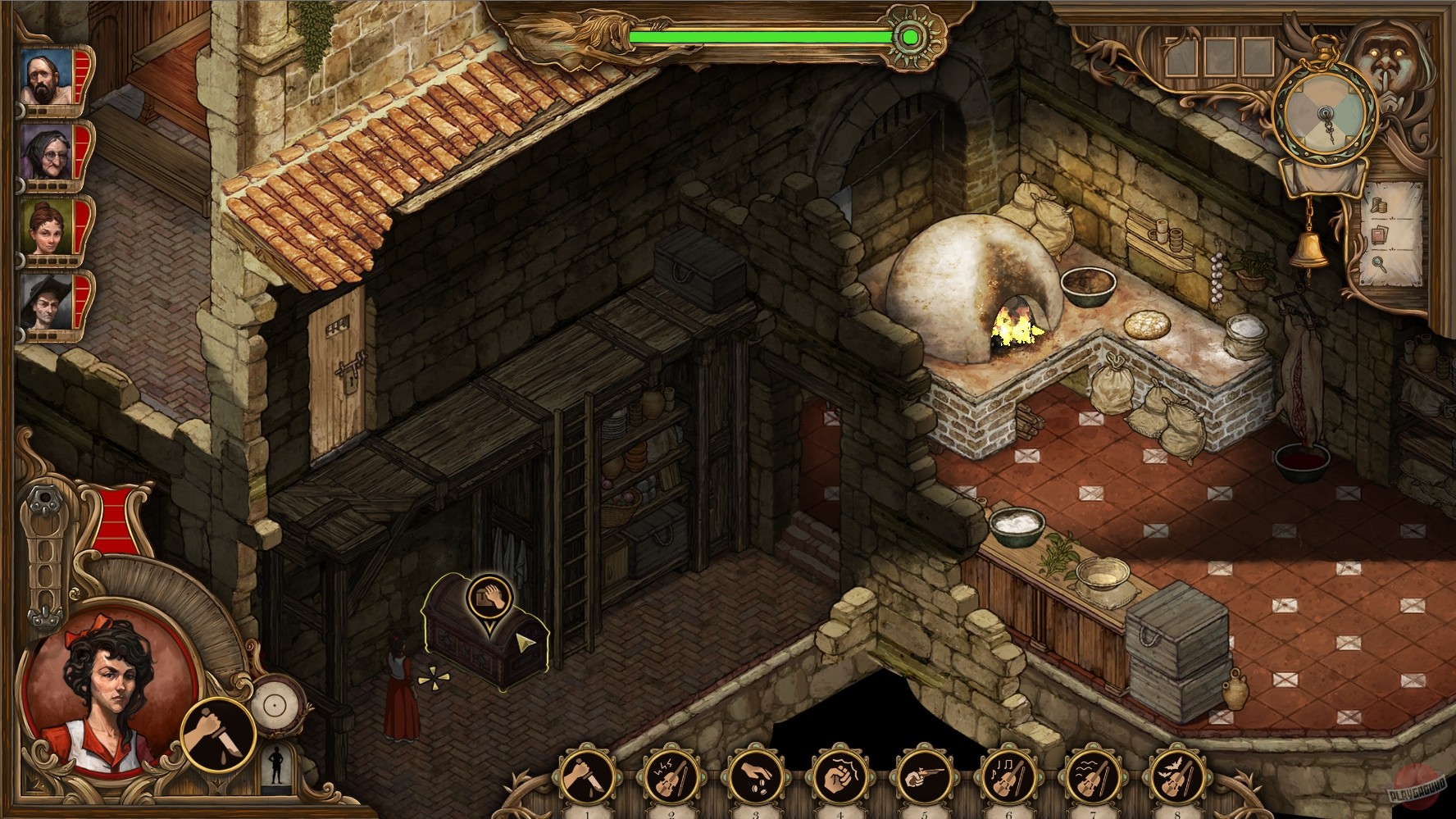Click the yellow arrow marker beside the chest
The height and width of the screenshot is (819, 1456).
[525, 643]
